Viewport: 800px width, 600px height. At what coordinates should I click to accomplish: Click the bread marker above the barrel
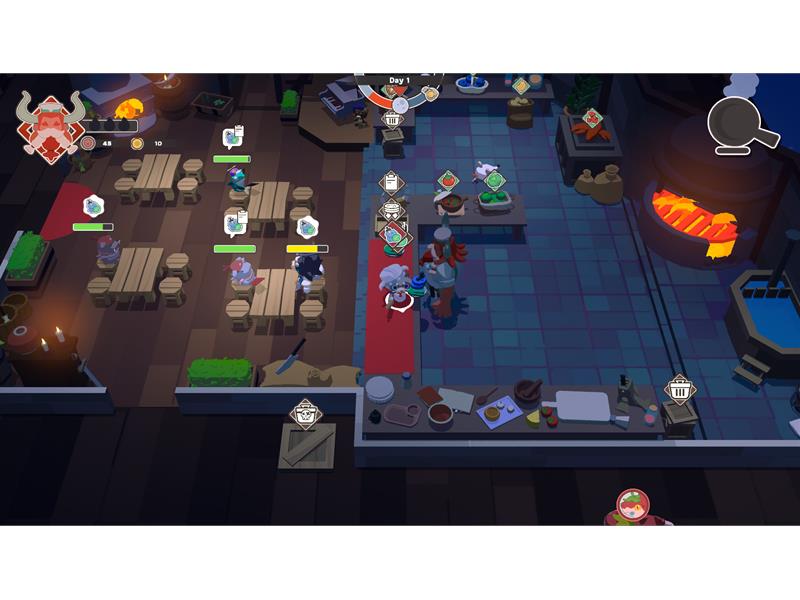tap(521, 87)
